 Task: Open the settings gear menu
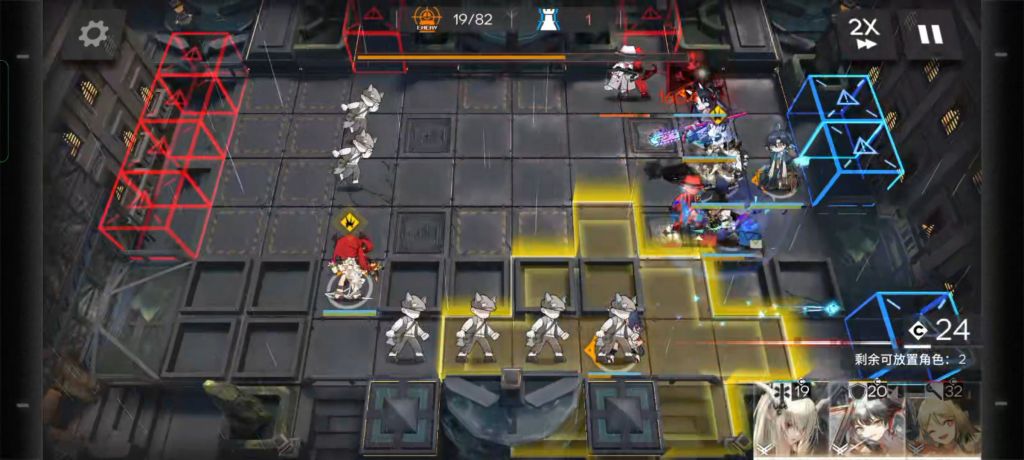93,35
